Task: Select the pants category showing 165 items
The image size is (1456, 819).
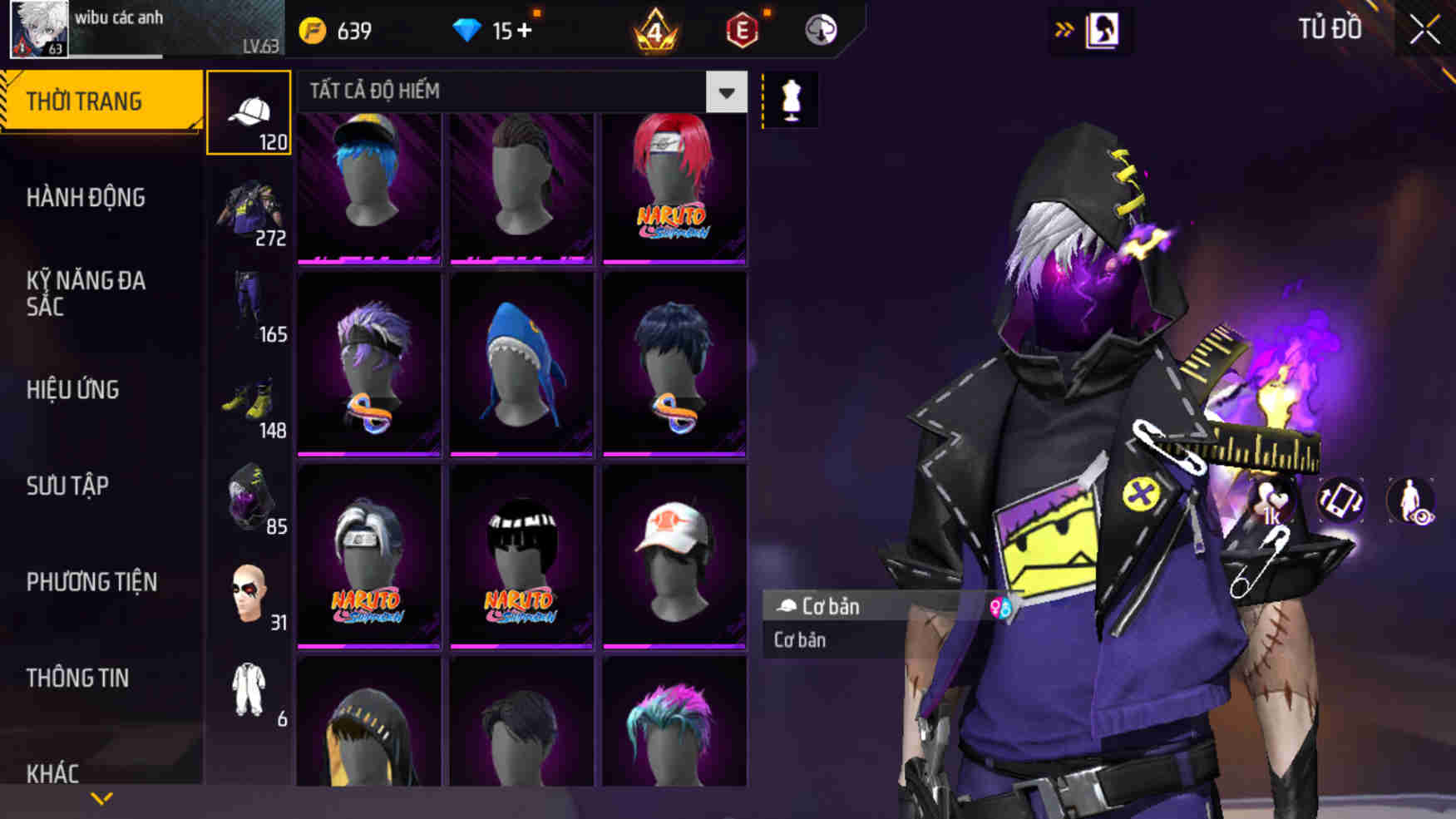Action: tap(248, 308)
